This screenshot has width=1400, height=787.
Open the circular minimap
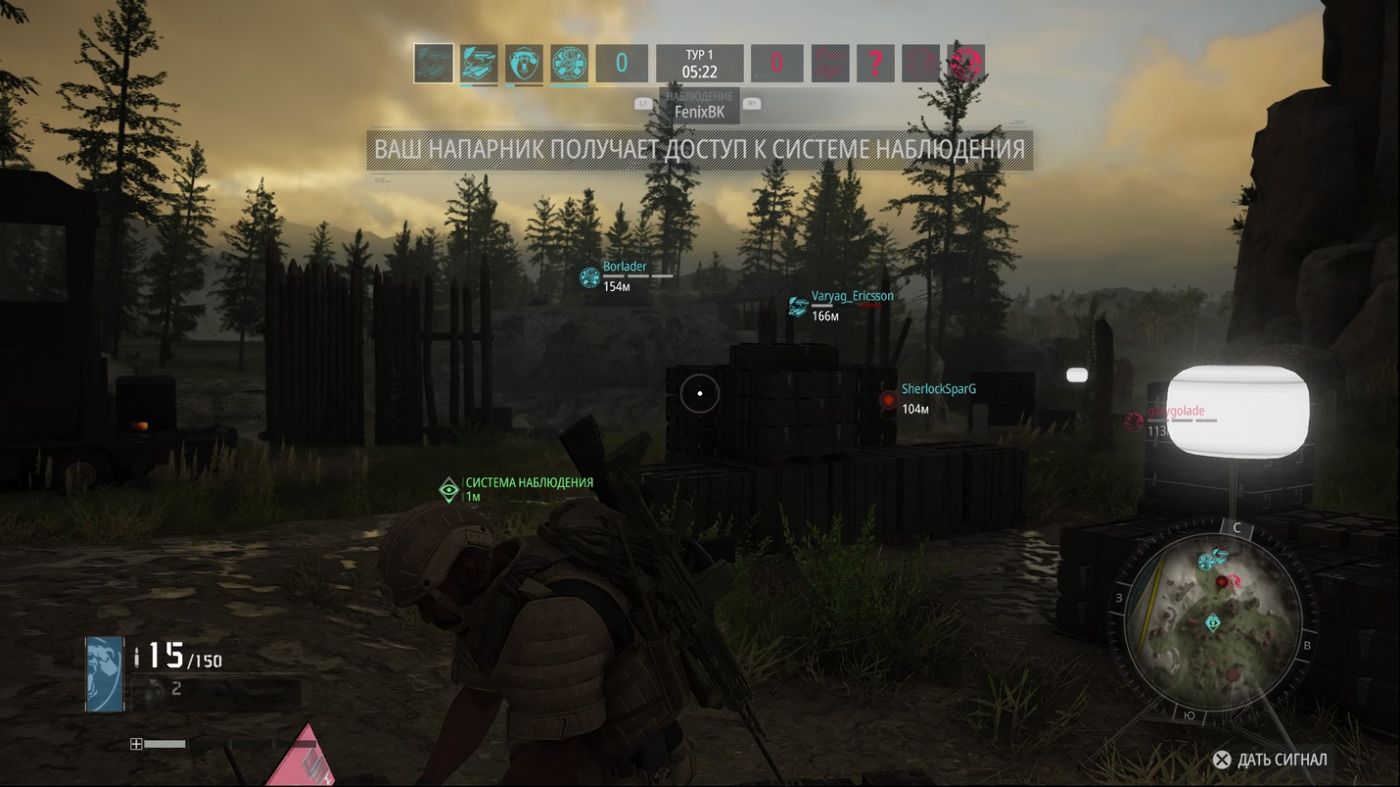coord(1214,615)
